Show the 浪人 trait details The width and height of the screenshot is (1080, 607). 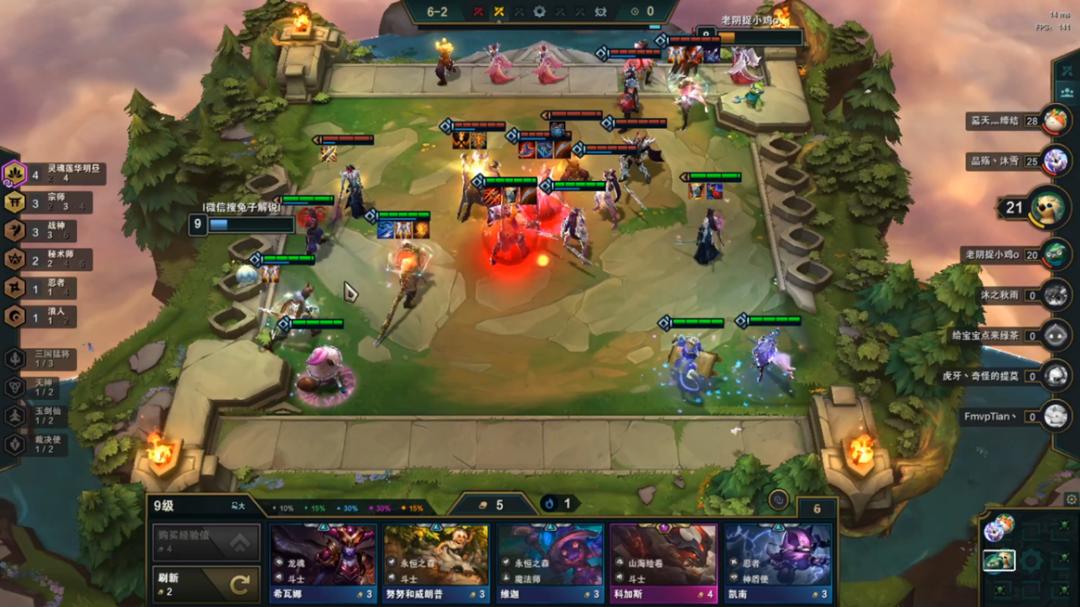[x=56, y=317]
